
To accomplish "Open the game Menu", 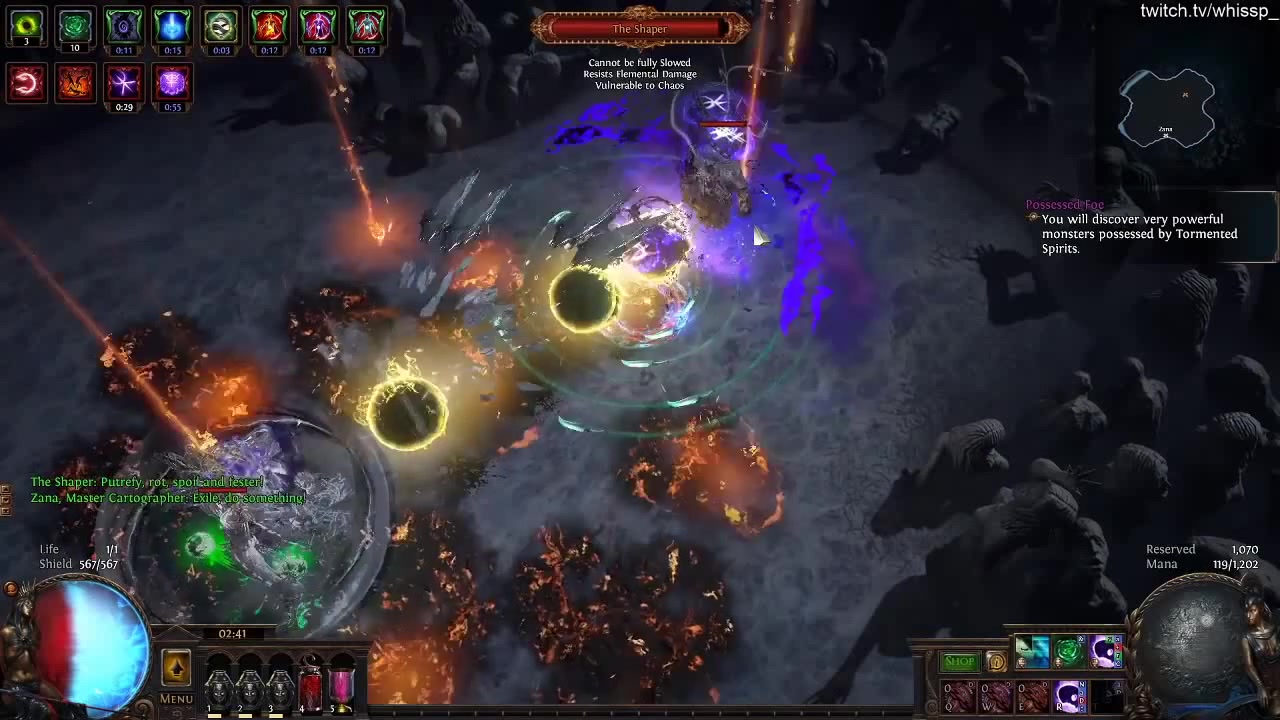I will tap(175, 698).
